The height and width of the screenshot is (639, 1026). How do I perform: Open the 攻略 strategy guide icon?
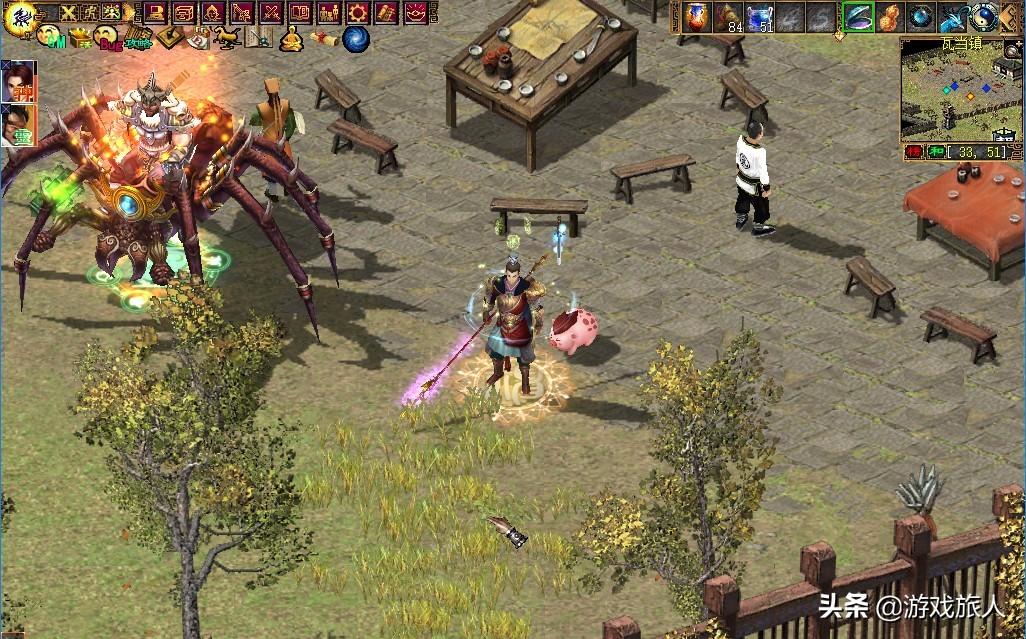[137, 38]
